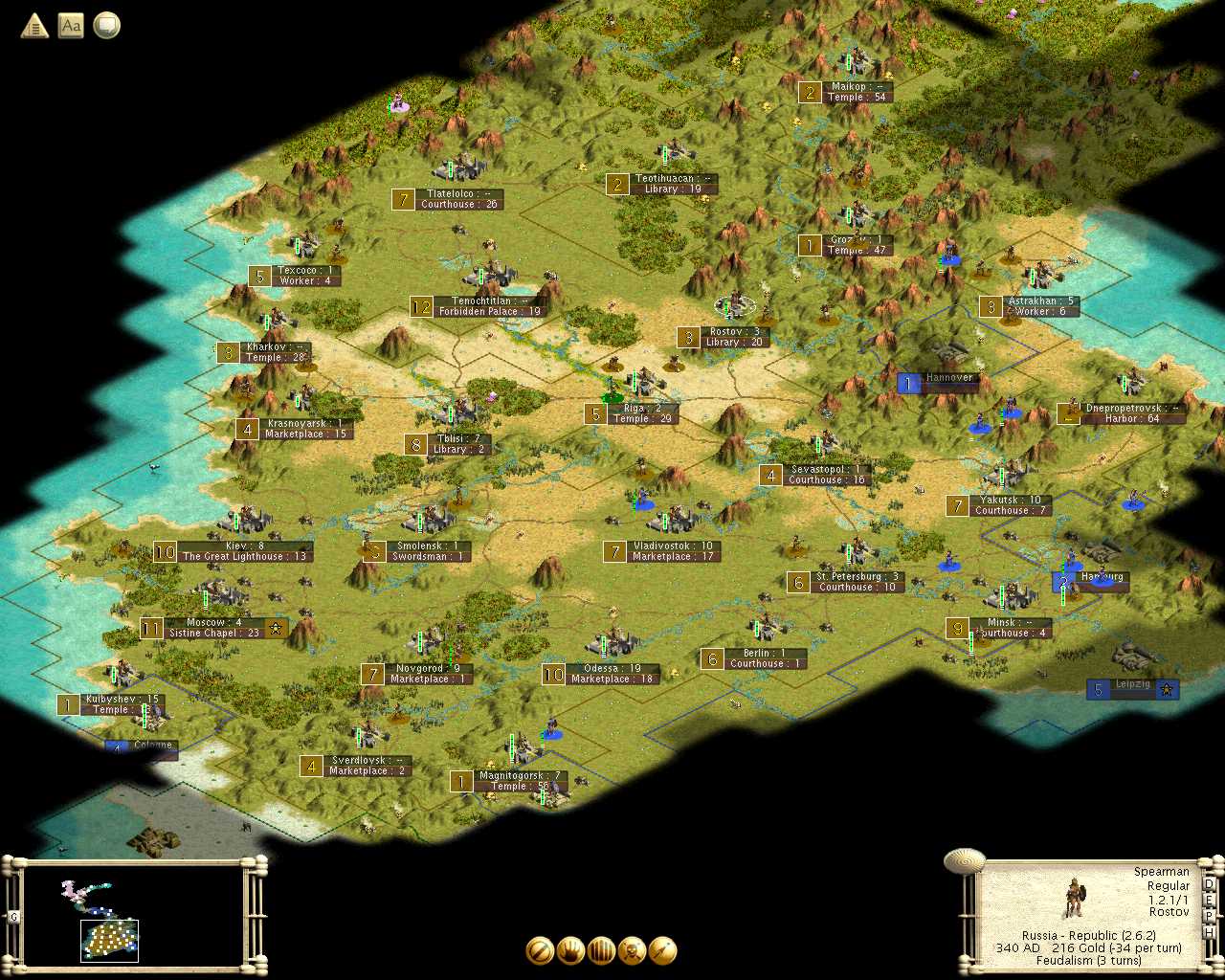Choose the open hand unit order
This screenshot has height=980, width=1225.
coord(570,950)
